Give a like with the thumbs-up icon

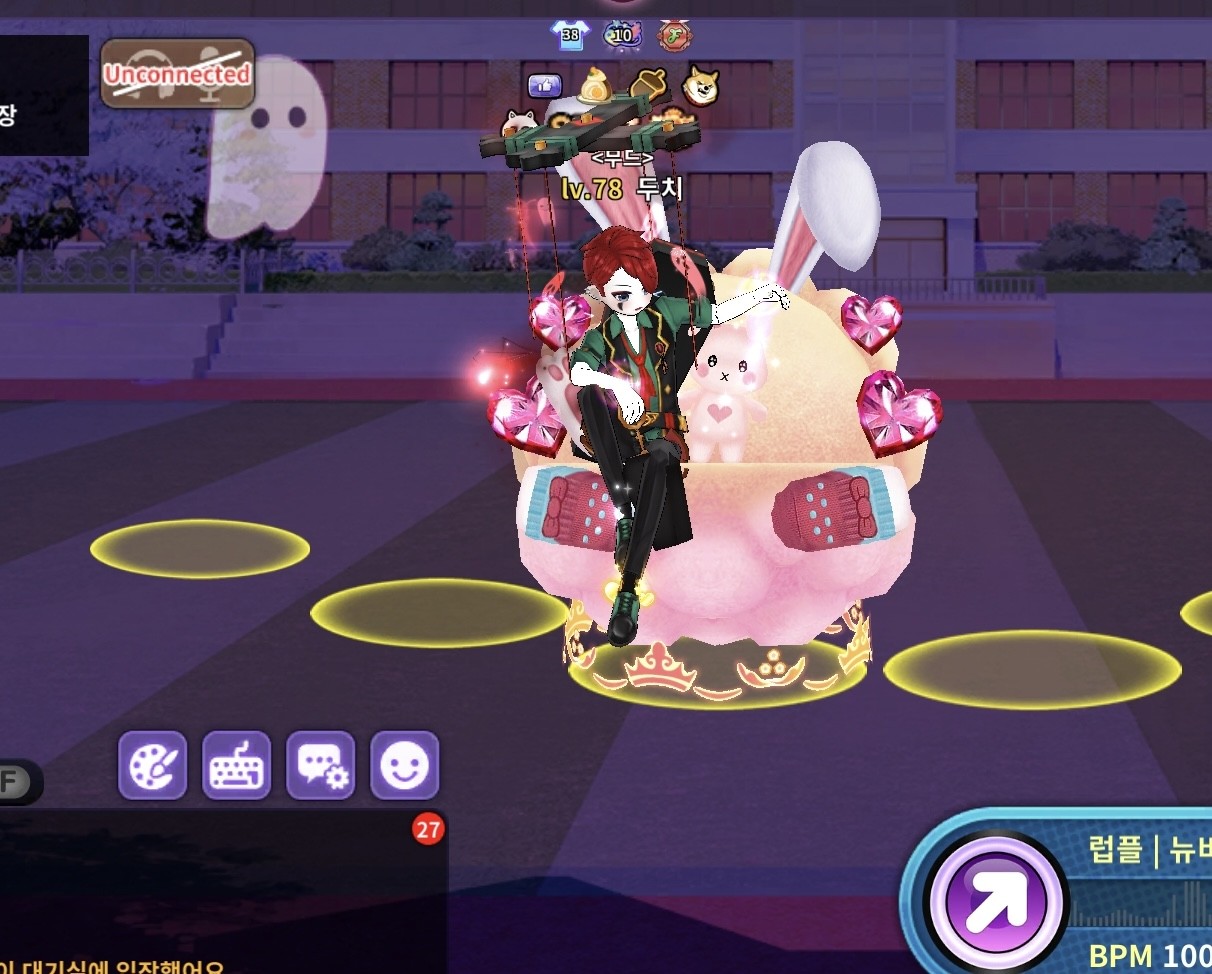click(x=545, y=86)
